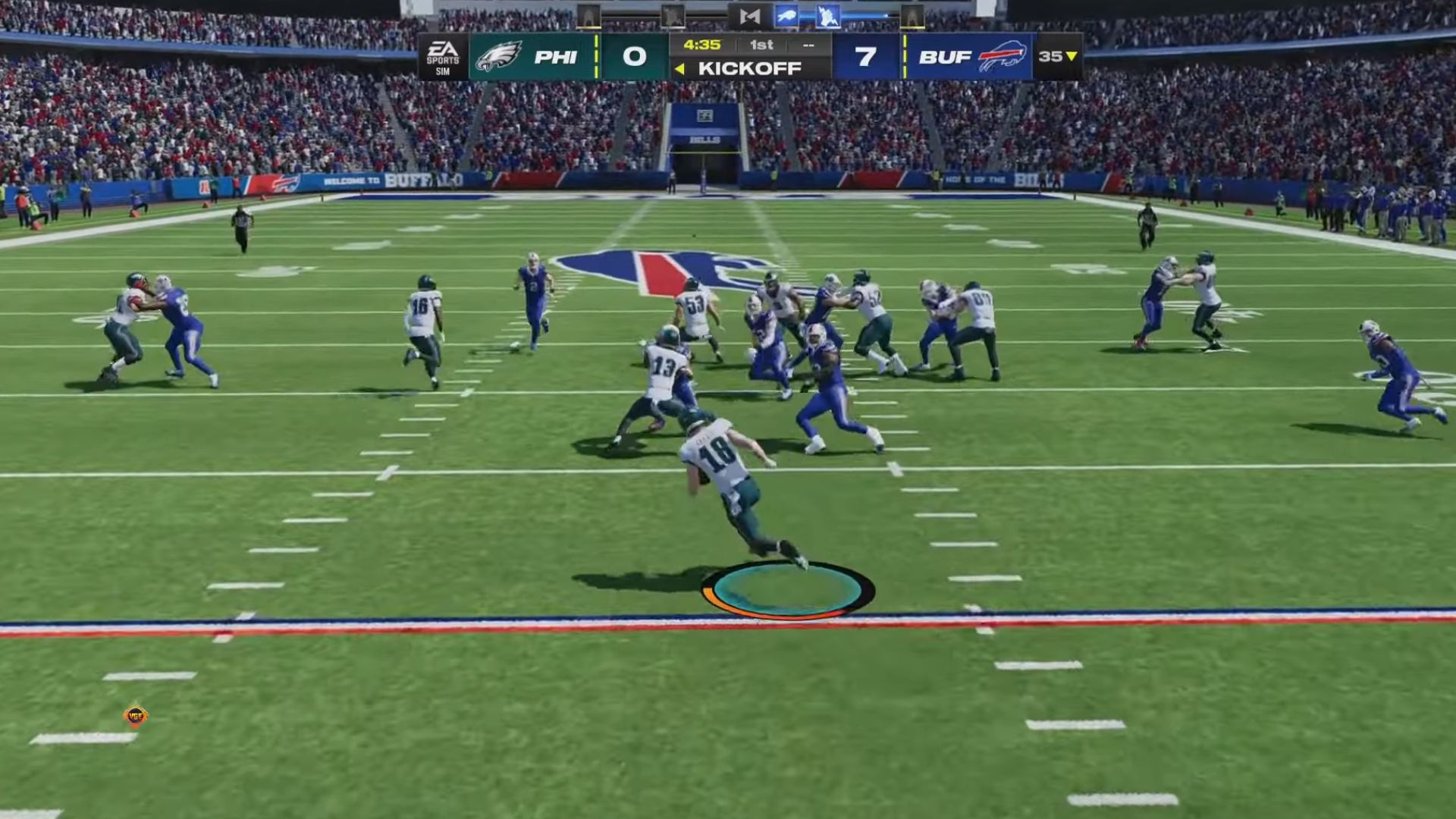Image resolution: width=1456 pixels, height=819 pixels.
Task: Toggle the second marker slot in the drive bar
Action: coord(671,16)
